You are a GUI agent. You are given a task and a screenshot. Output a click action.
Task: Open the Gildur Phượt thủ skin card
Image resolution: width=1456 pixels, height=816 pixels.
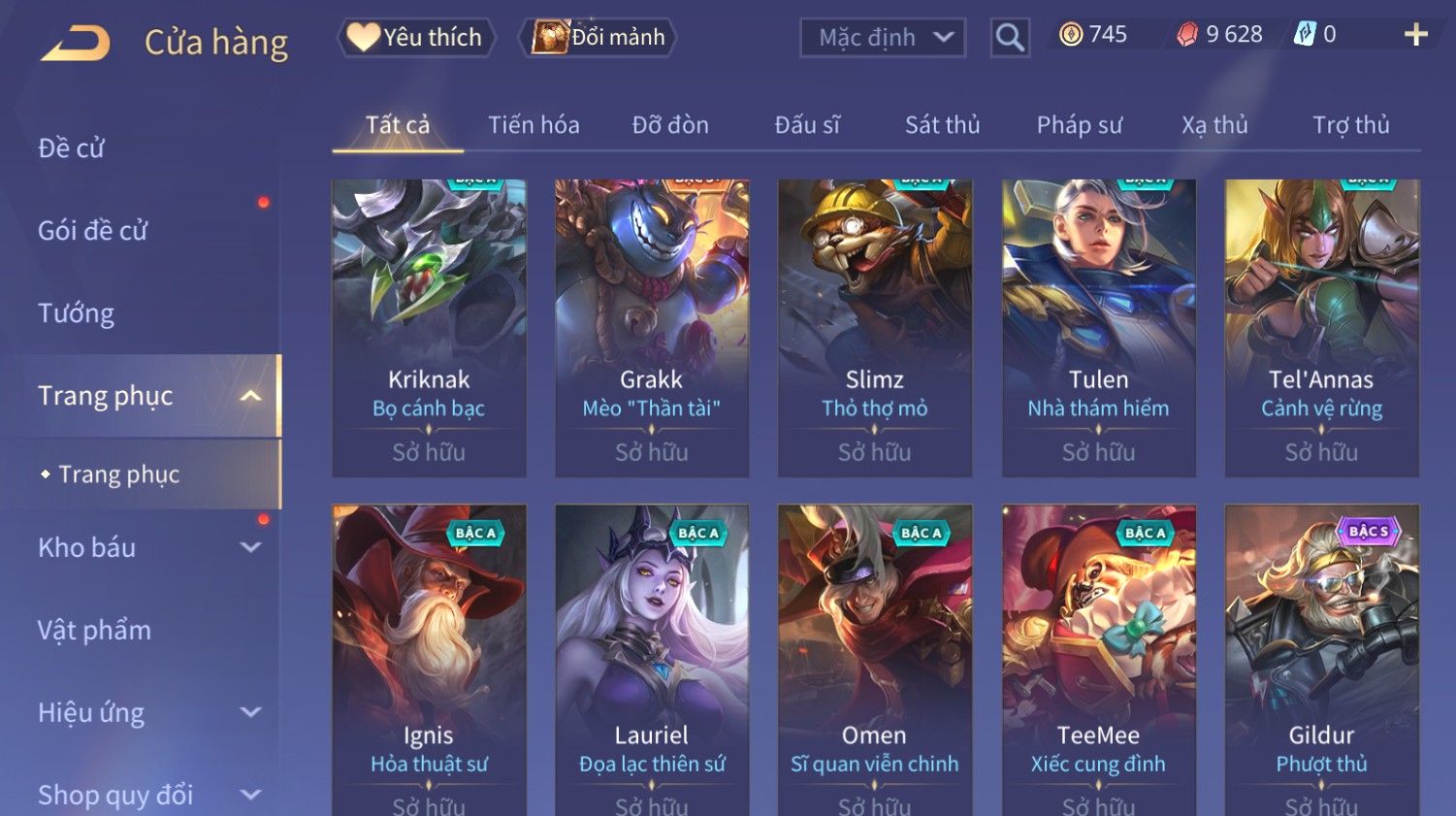point(1321,660)
